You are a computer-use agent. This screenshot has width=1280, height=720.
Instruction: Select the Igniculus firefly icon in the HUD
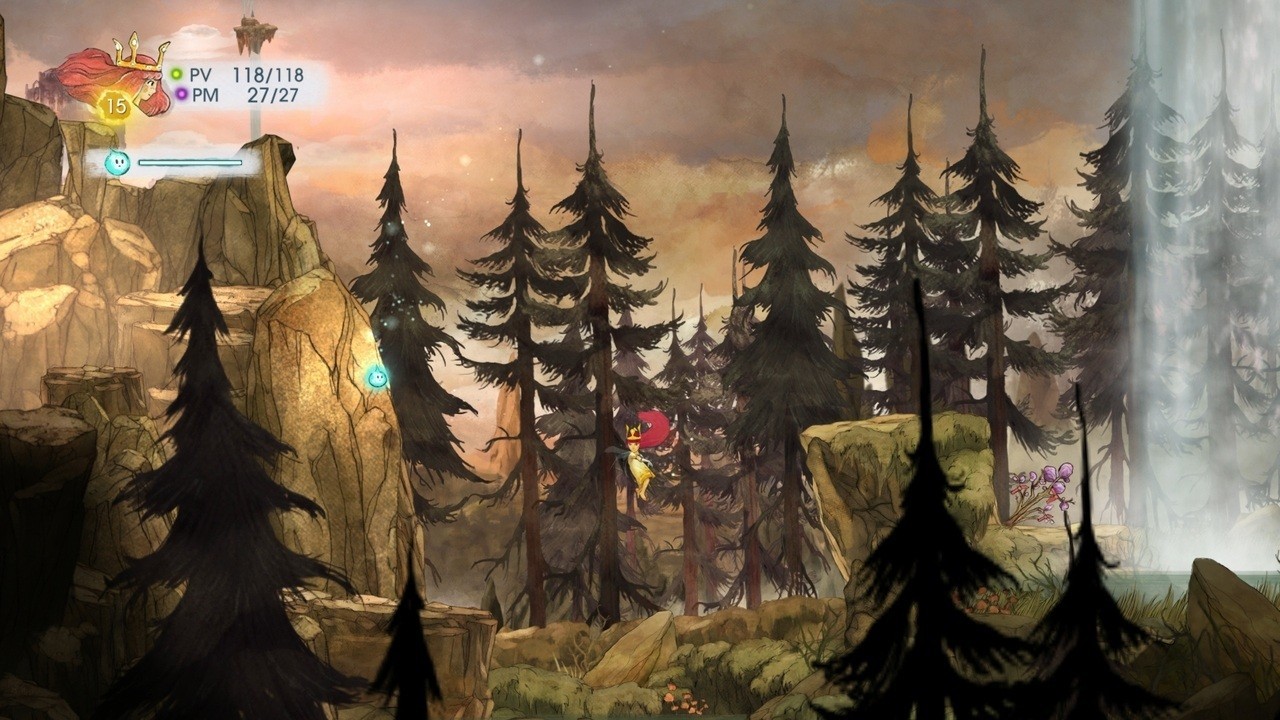[118, 160]
